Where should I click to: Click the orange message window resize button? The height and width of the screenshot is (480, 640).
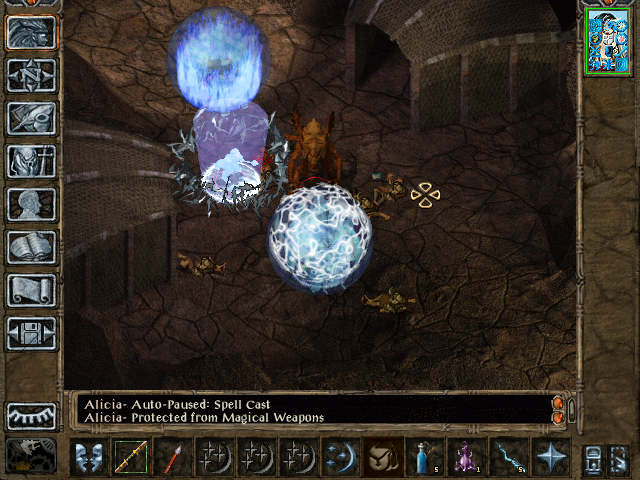click(558, 409)
